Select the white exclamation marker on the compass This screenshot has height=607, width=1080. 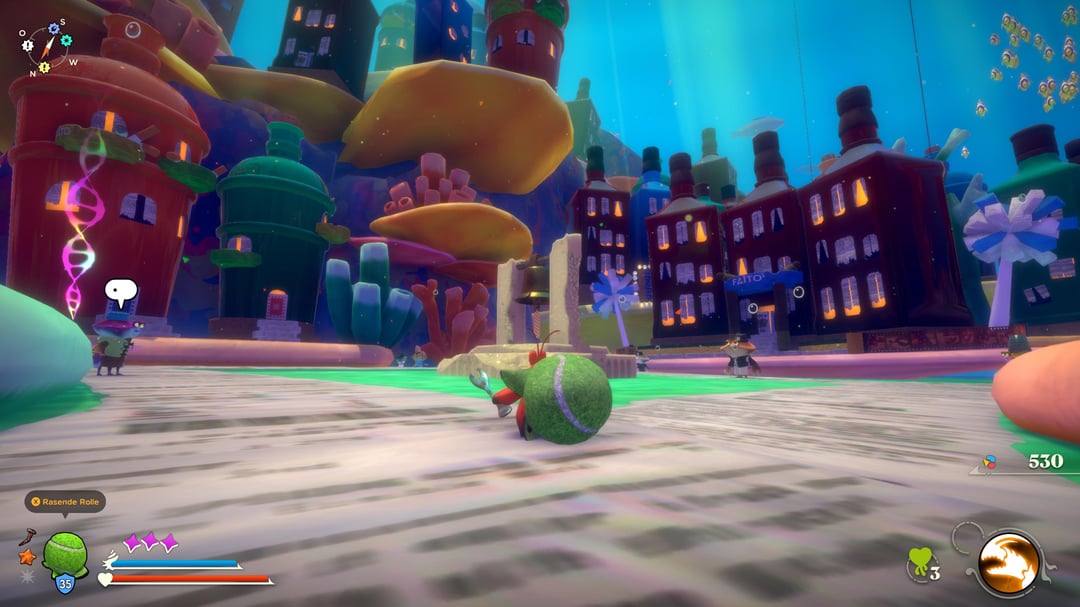(x=27, y=45)
